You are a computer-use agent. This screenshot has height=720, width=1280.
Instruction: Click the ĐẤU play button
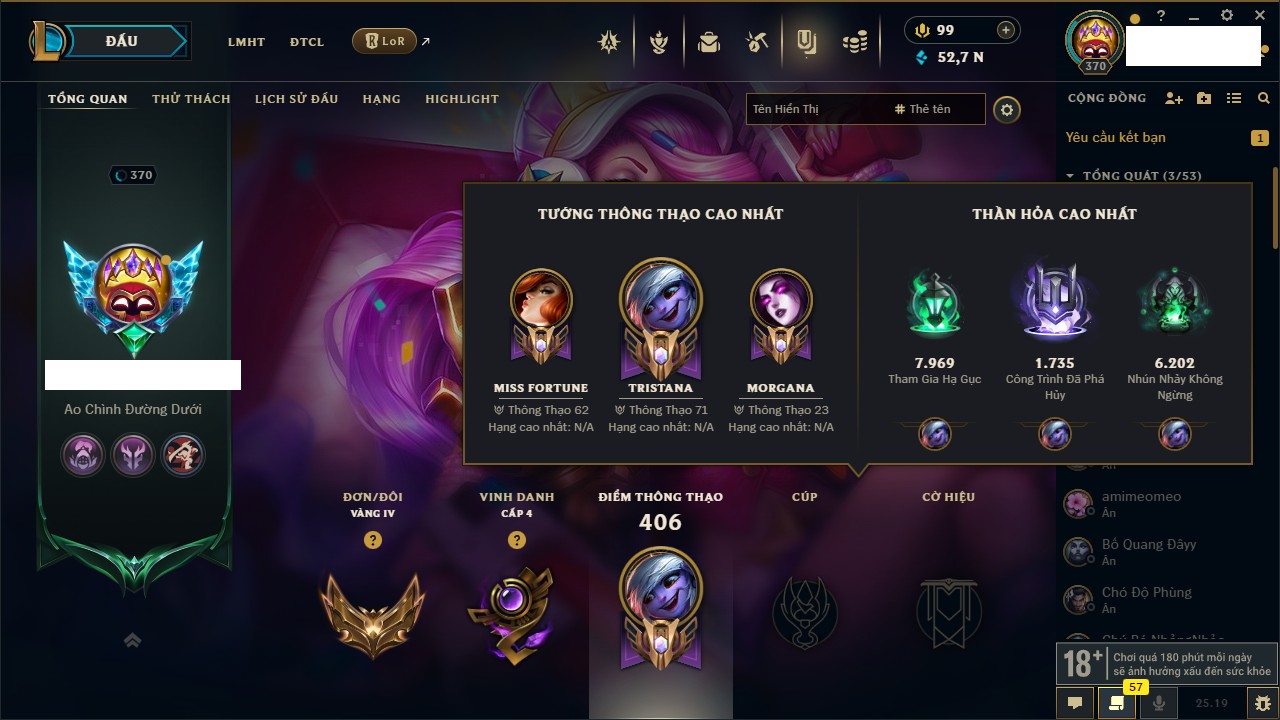[121, 41]
